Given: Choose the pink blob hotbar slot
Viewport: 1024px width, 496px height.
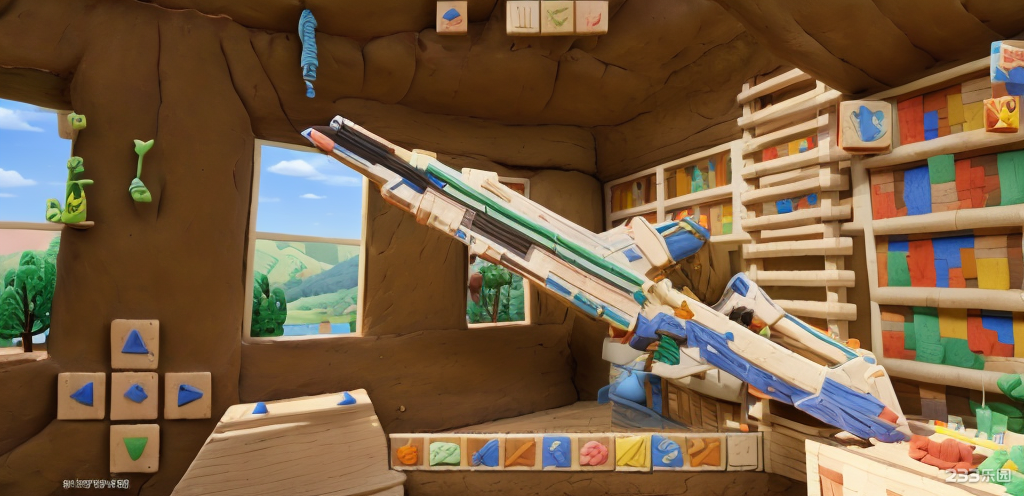Looking at the screenshot, I should pyautogui.click(x=593, y=452).
